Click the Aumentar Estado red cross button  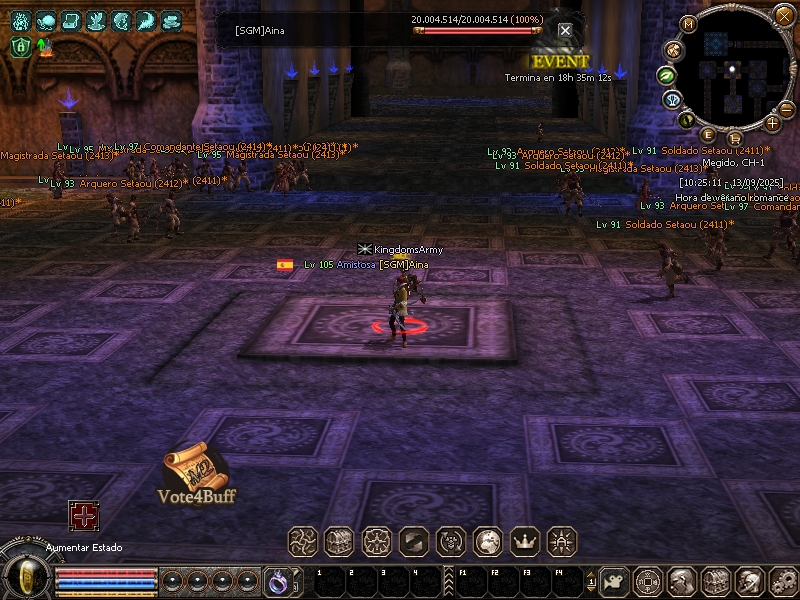(83, 516)
